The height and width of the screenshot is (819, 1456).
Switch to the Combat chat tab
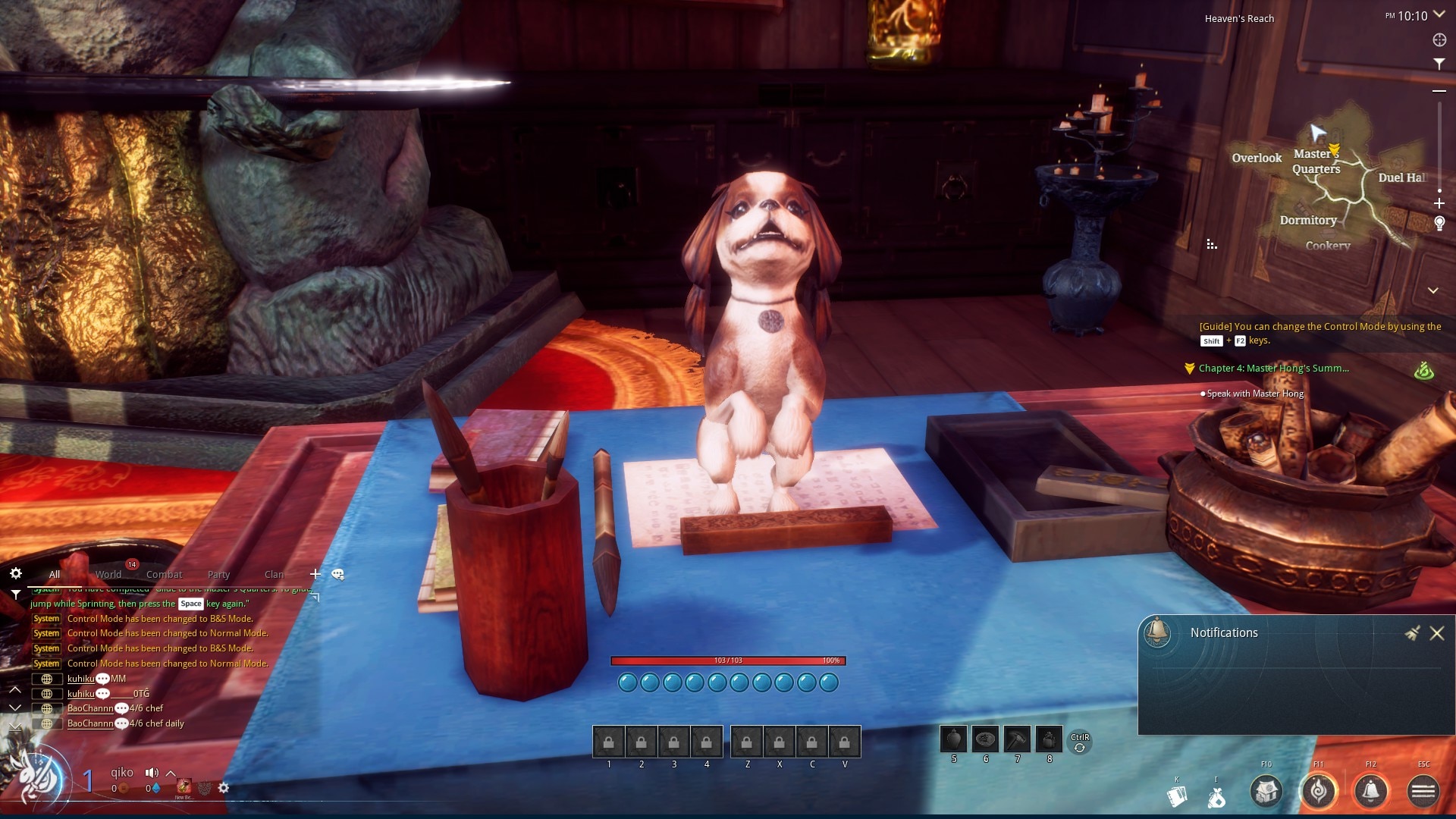pos(164,574)
